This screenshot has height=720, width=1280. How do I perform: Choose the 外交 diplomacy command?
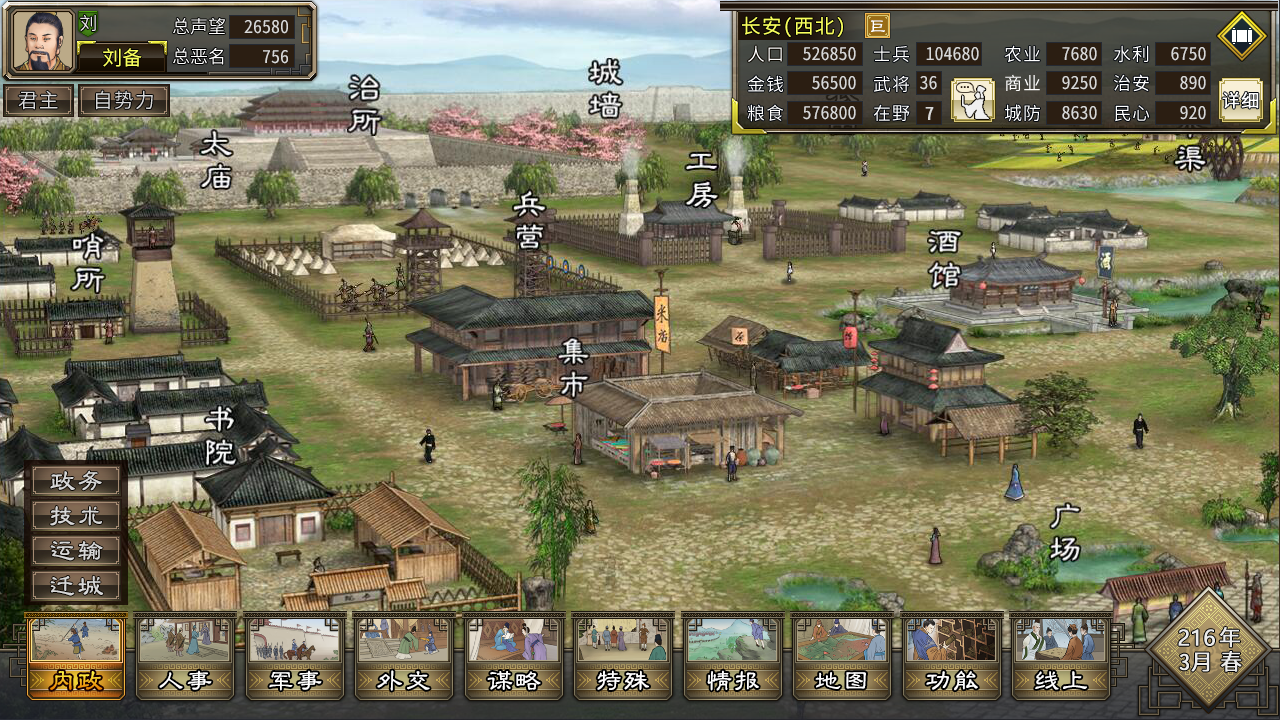(x=404, y=655)
